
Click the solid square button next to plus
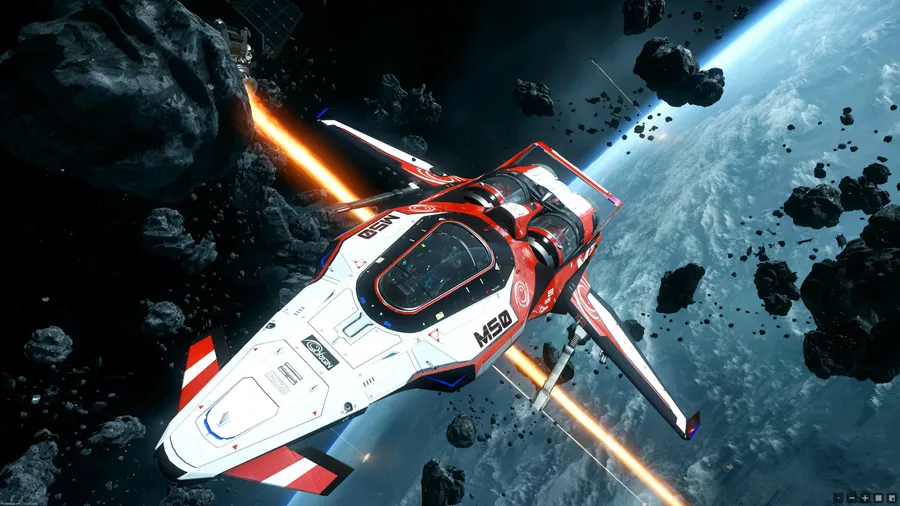point(877,497)
